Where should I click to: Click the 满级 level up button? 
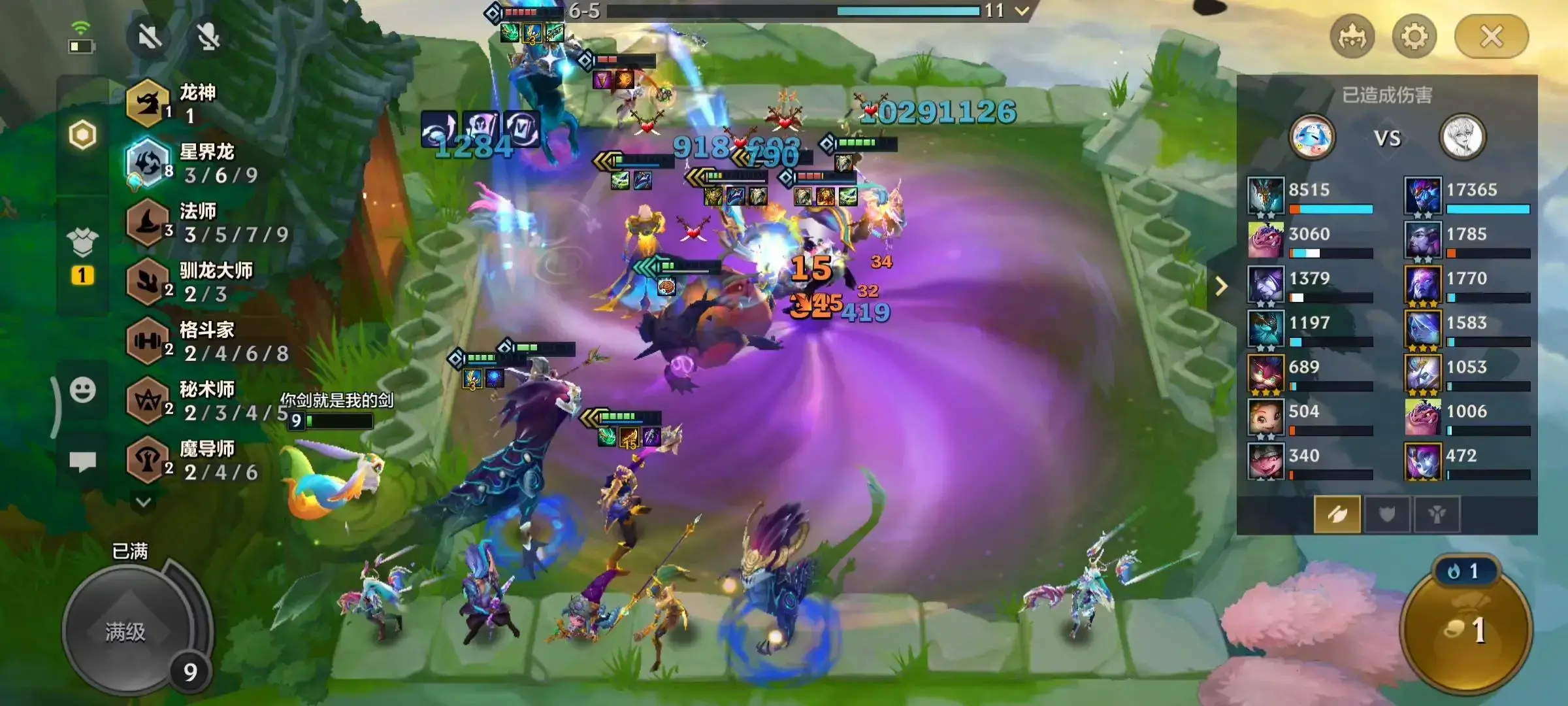(x=126, y=631)
